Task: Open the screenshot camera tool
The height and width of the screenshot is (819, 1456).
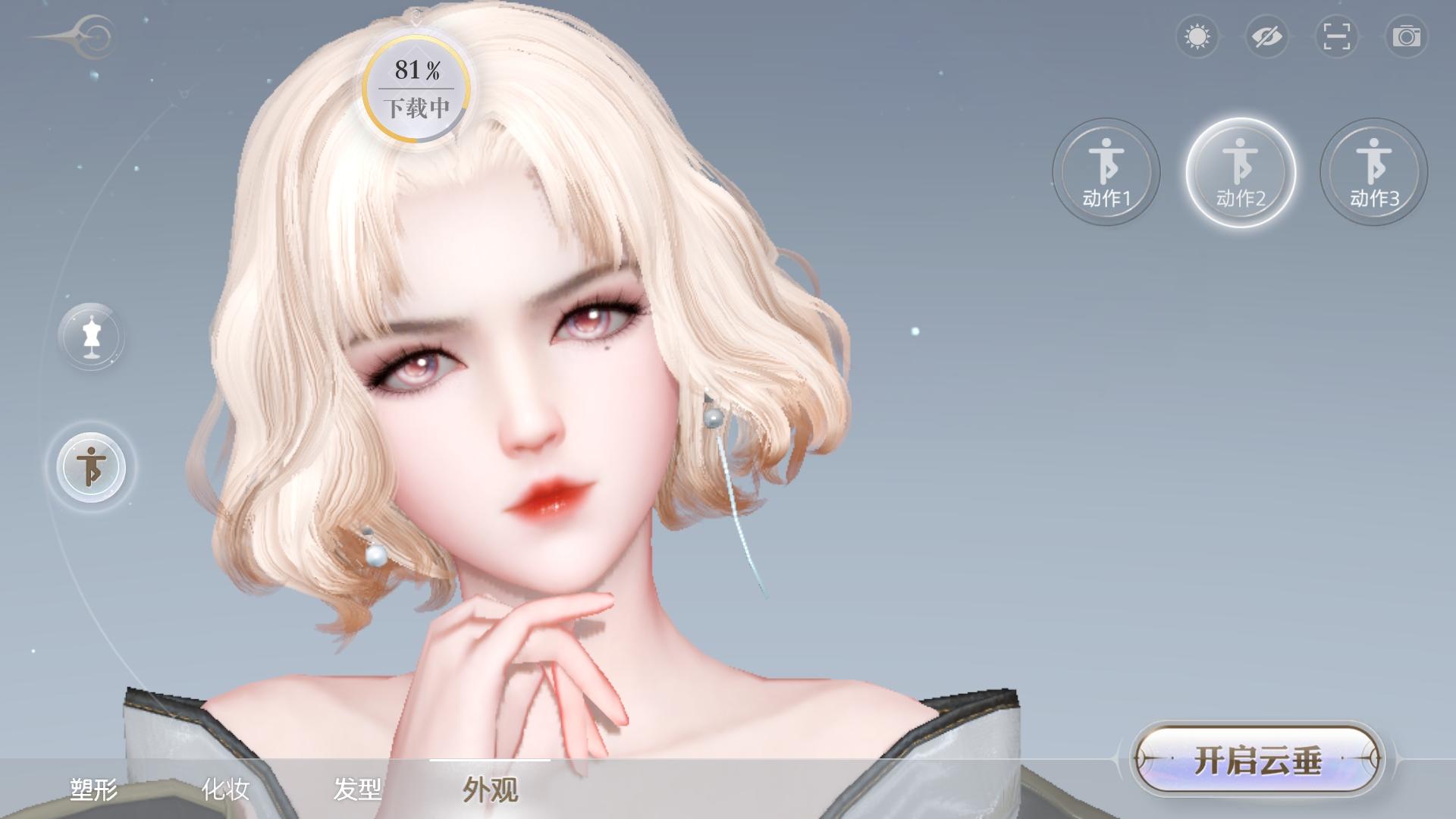Action: point(1407,36)
